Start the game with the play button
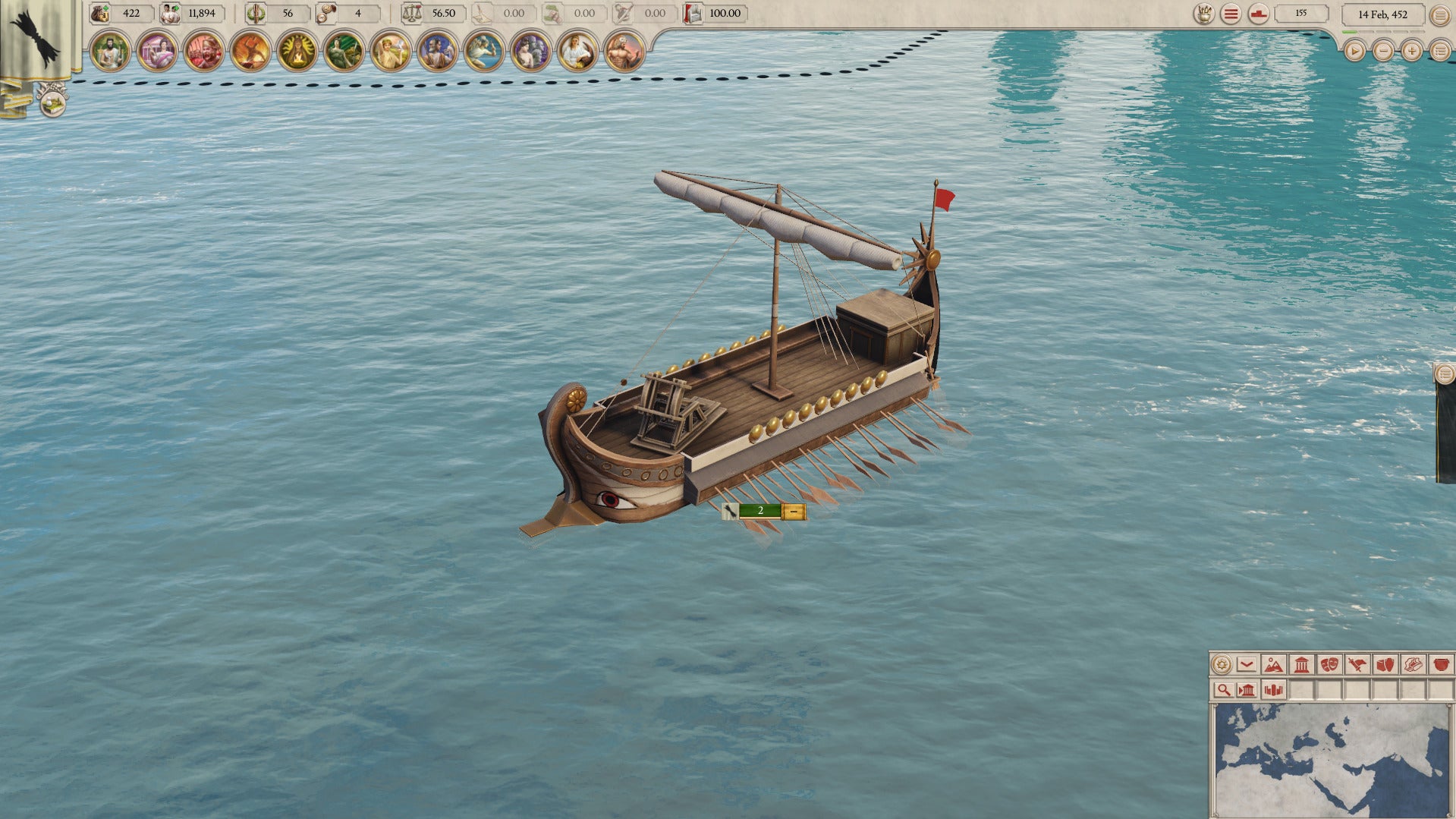Viewport: 1456px width, 819px height. click(1354, 51)
